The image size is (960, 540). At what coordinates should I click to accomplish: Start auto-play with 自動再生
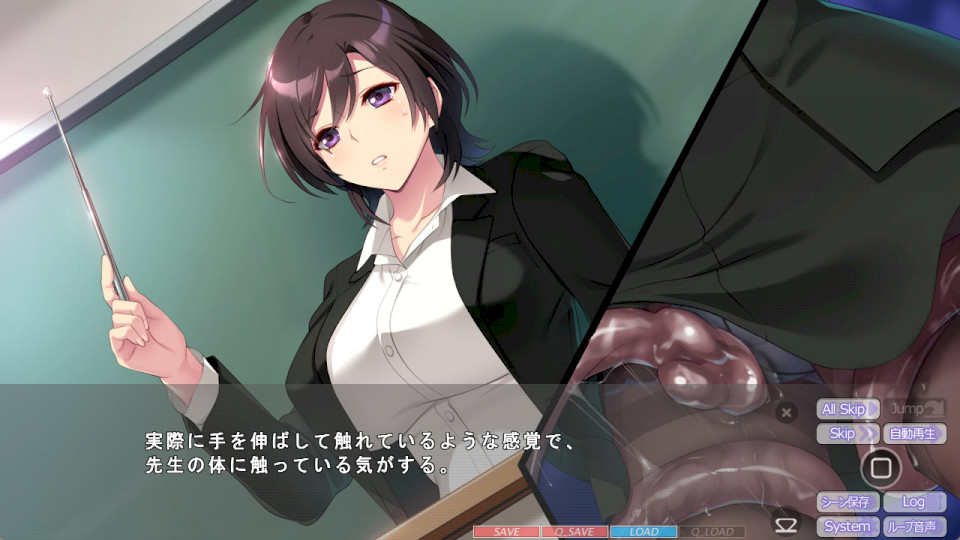(x=914, y=434)
